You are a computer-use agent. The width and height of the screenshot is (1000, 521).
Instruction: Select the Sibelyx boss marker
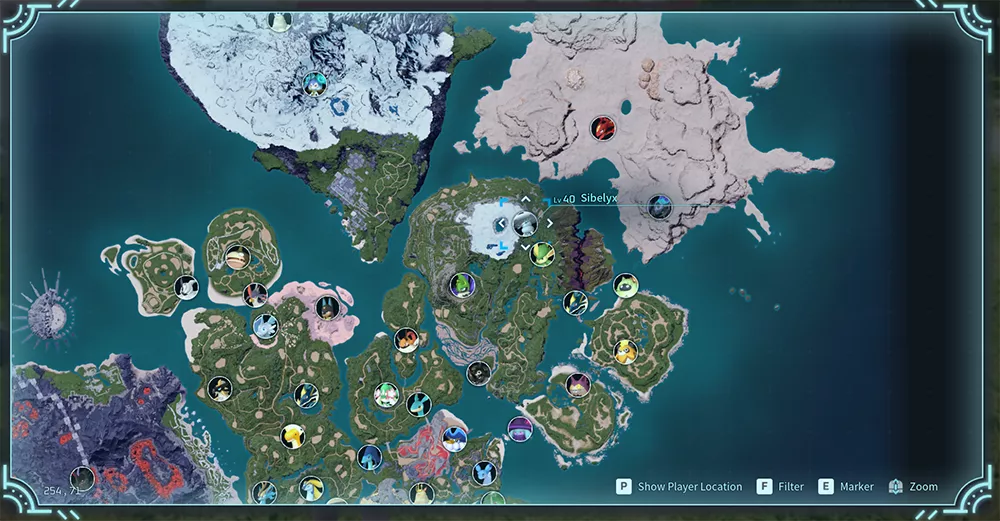524,223
